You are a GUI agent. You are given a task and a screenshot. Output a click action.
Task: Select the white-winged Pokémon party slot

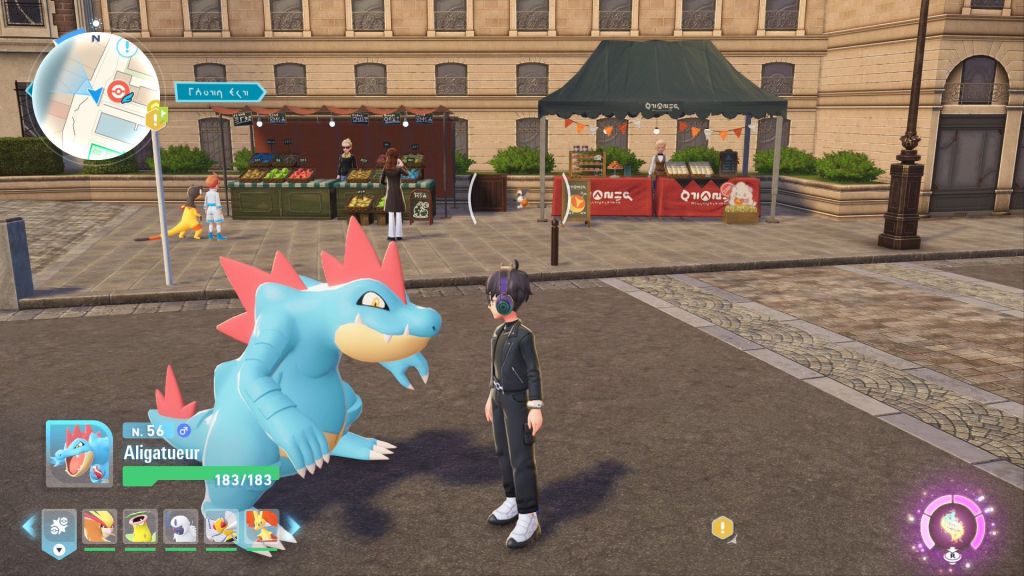pos(221,525)
